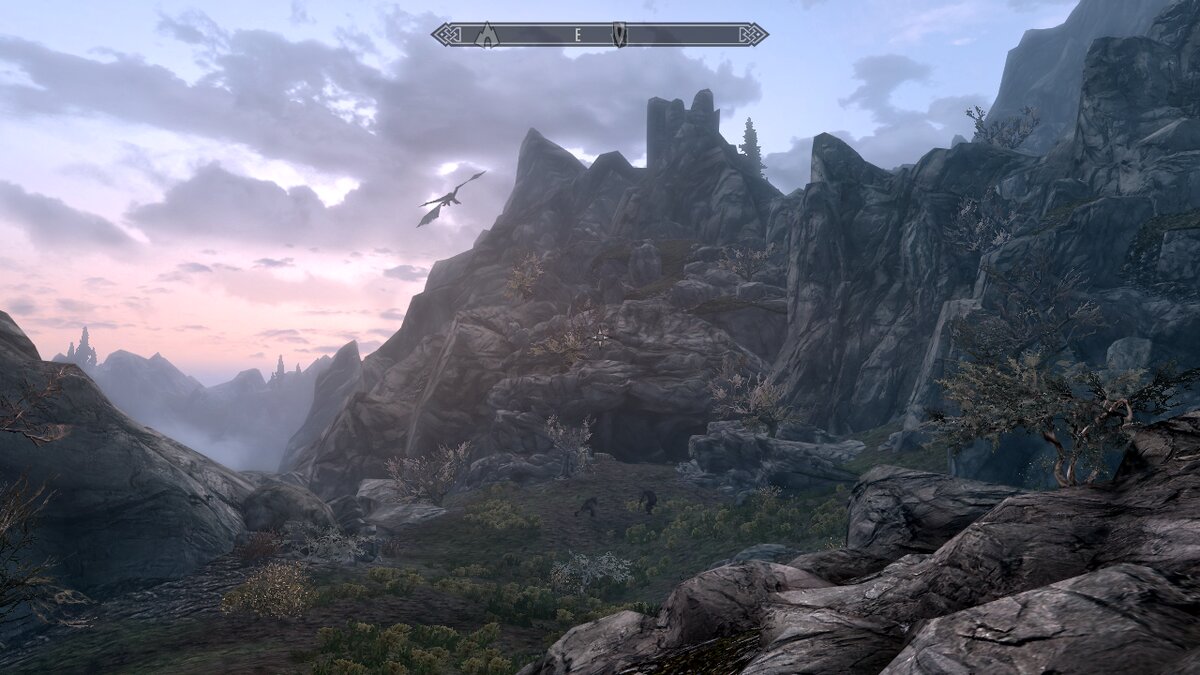
Task: Select the shield-shaped marker on the compass
Action: [619, 35]
